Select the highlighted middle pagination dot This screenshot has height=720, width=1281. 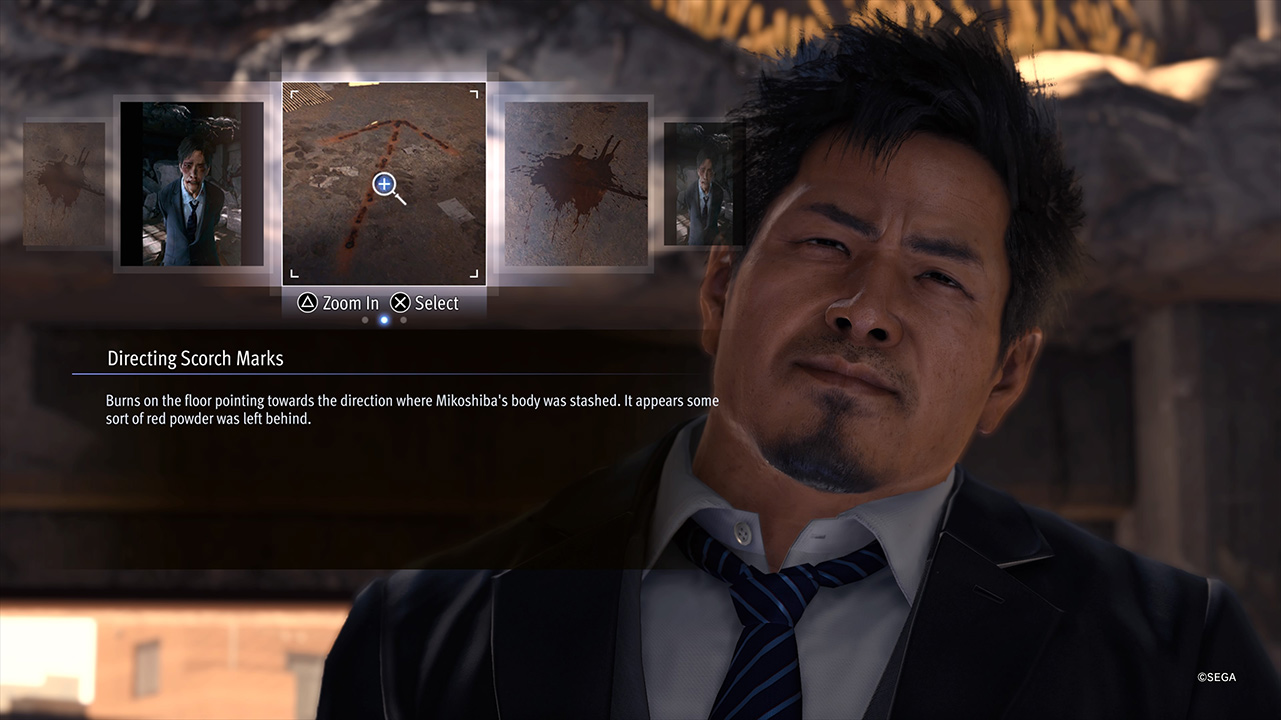pos(384,320)
